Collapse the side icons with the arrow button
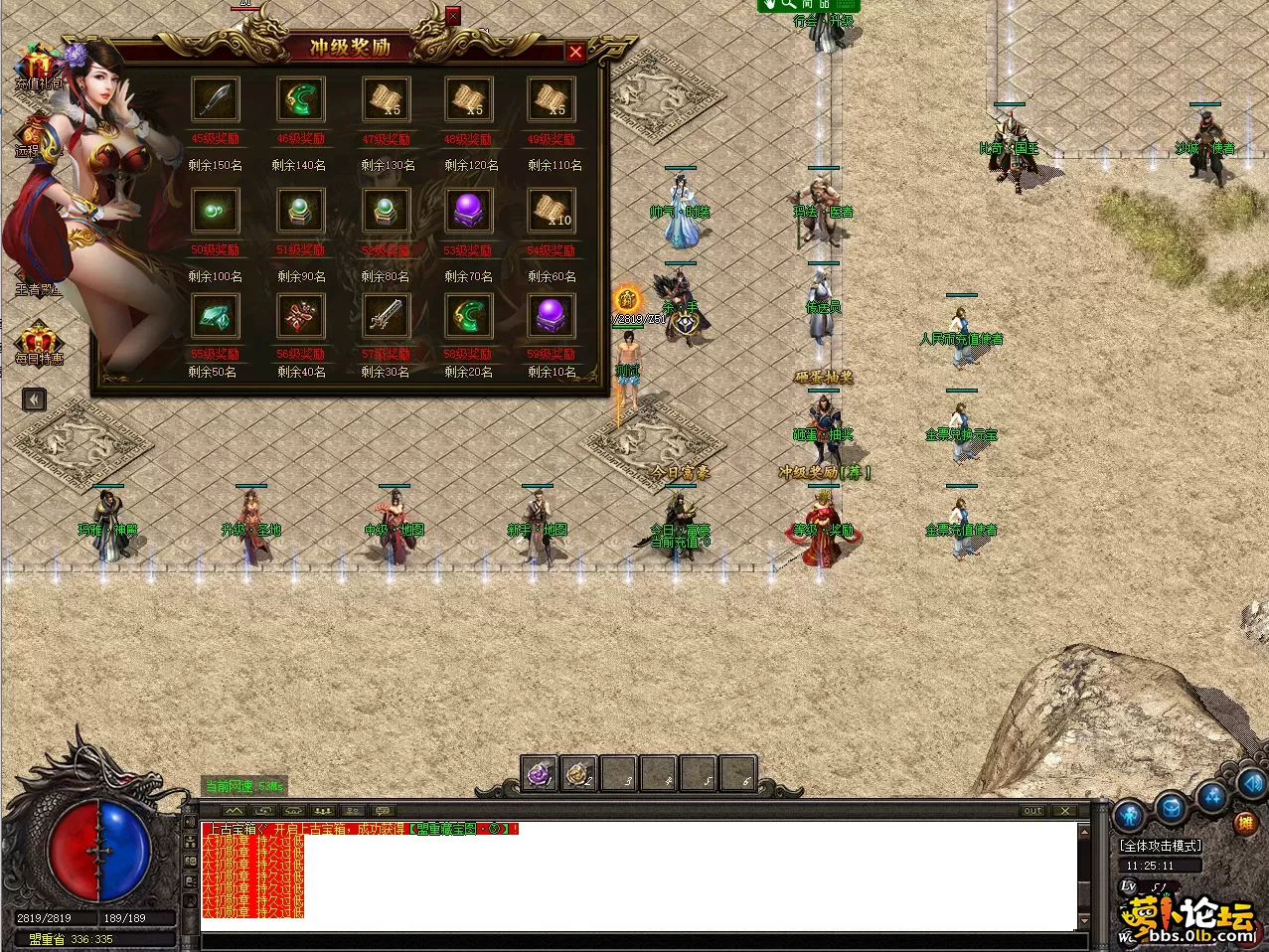The image size is (1269, 952). [34, 399]
